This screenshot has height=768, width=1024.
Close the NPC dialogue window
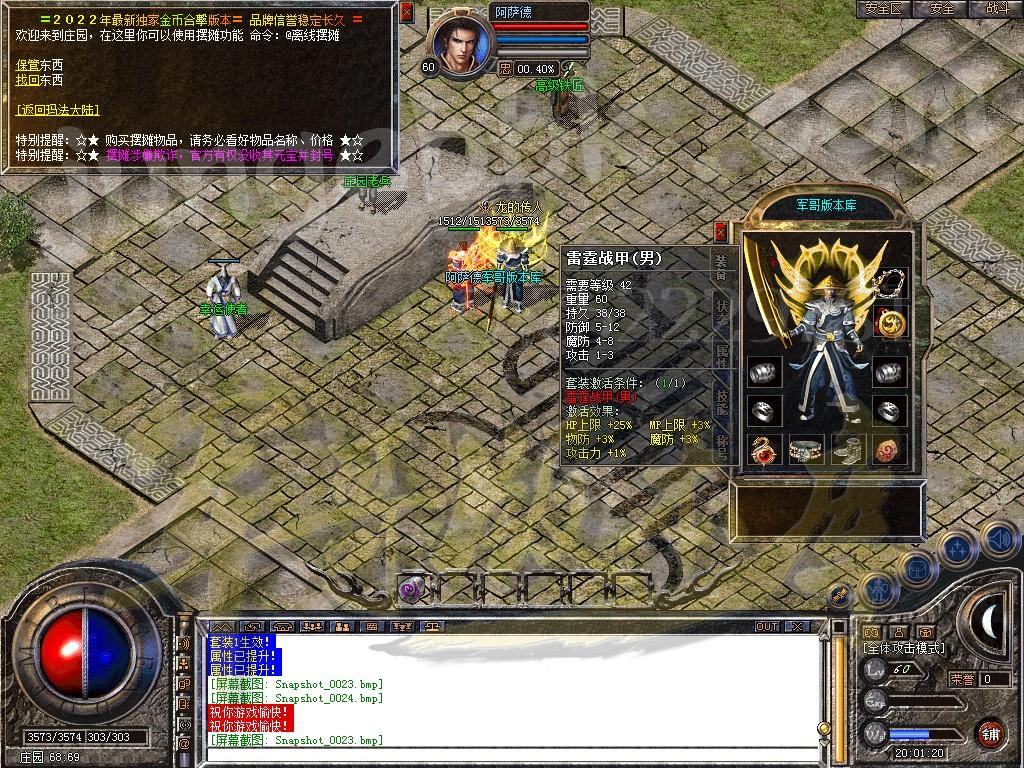point(406,13)
